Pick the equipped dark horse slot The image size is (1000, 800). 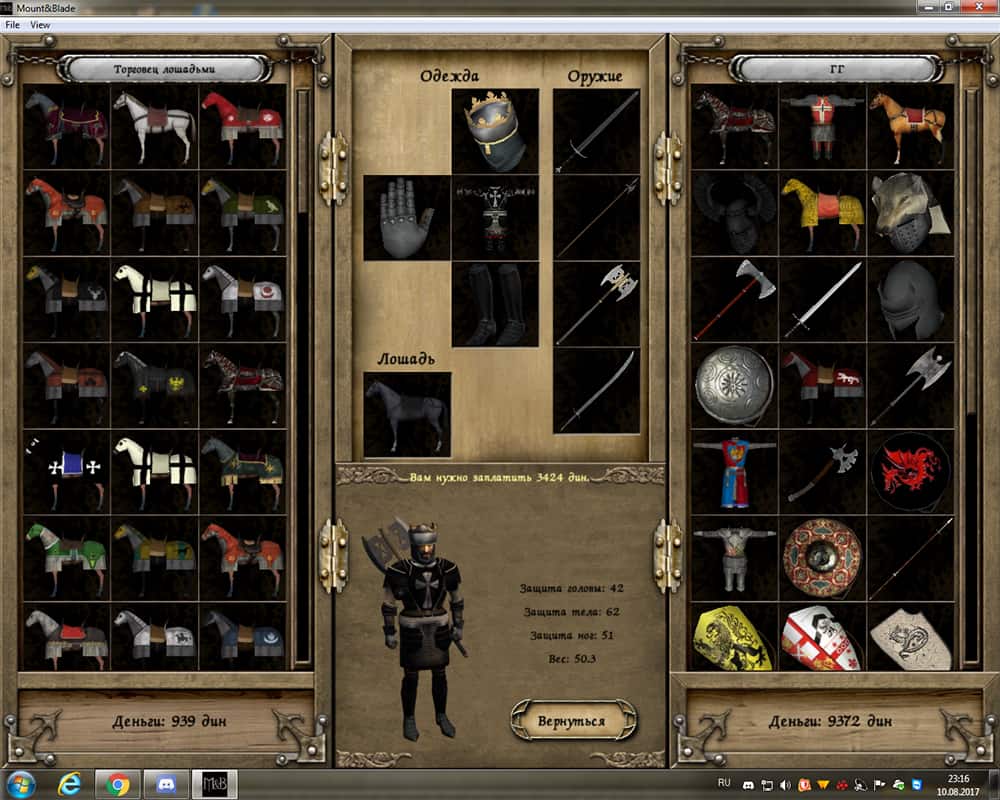[x=406, y=414]
